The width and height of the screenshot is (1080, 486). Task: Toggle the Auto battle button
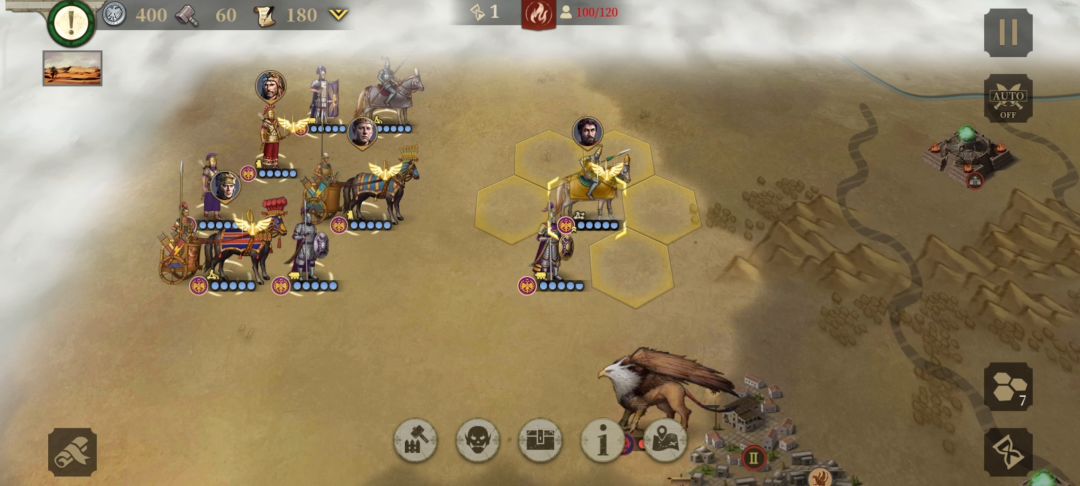coord(1007,98)
